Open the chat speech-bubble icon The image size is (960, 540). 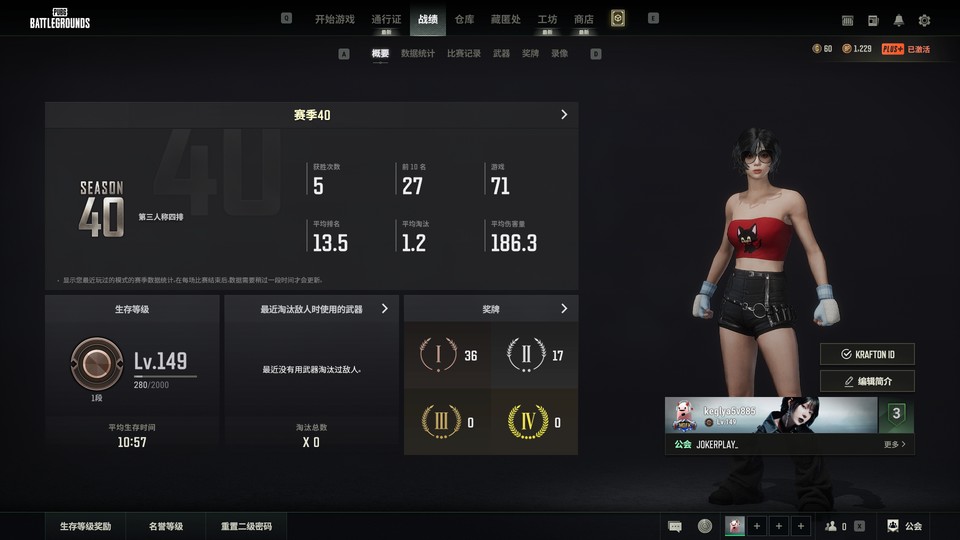coord(675,526)
